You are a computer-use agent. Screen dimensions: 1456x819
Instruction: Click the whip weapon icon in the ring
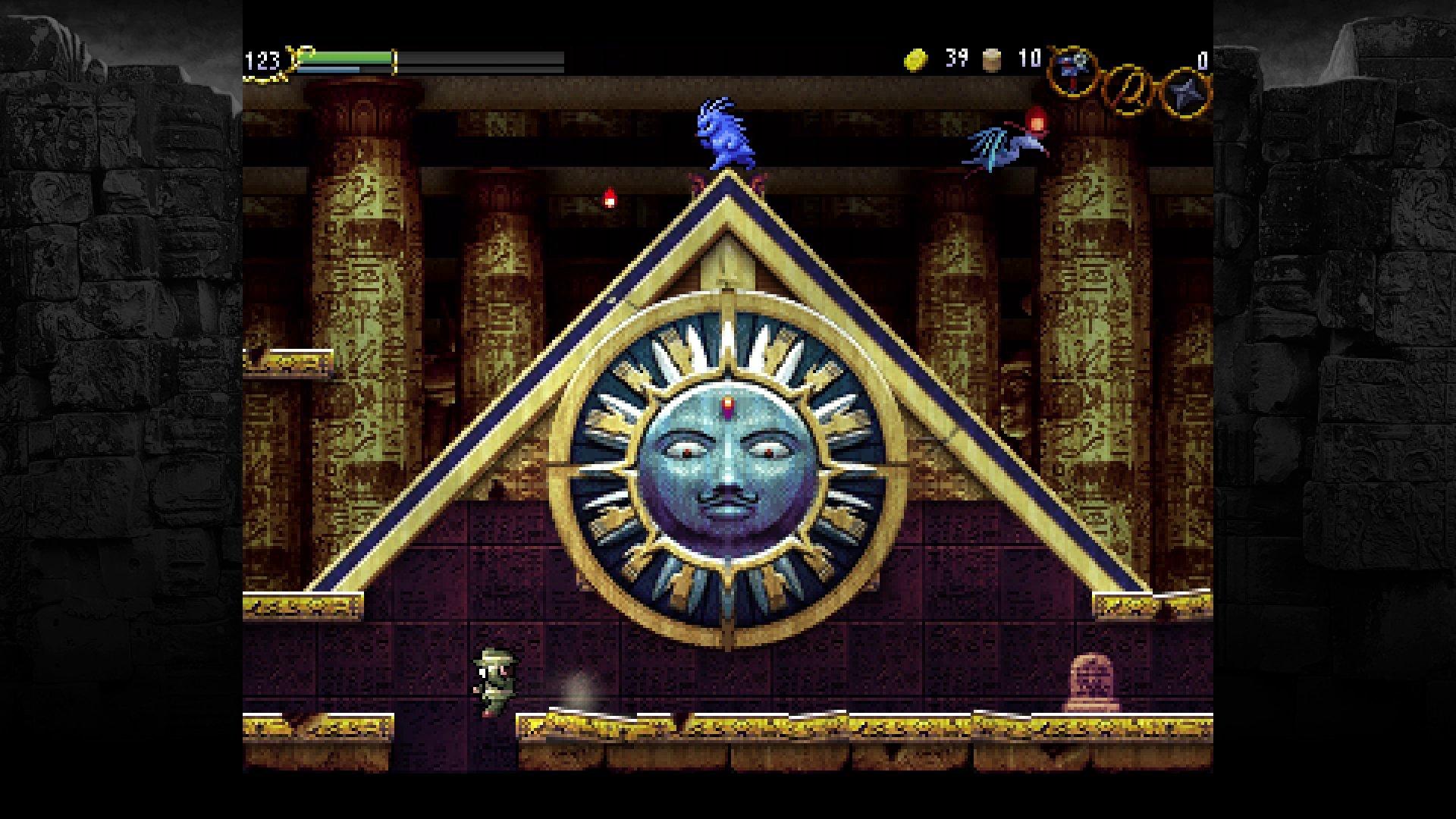coord(1073,70)
